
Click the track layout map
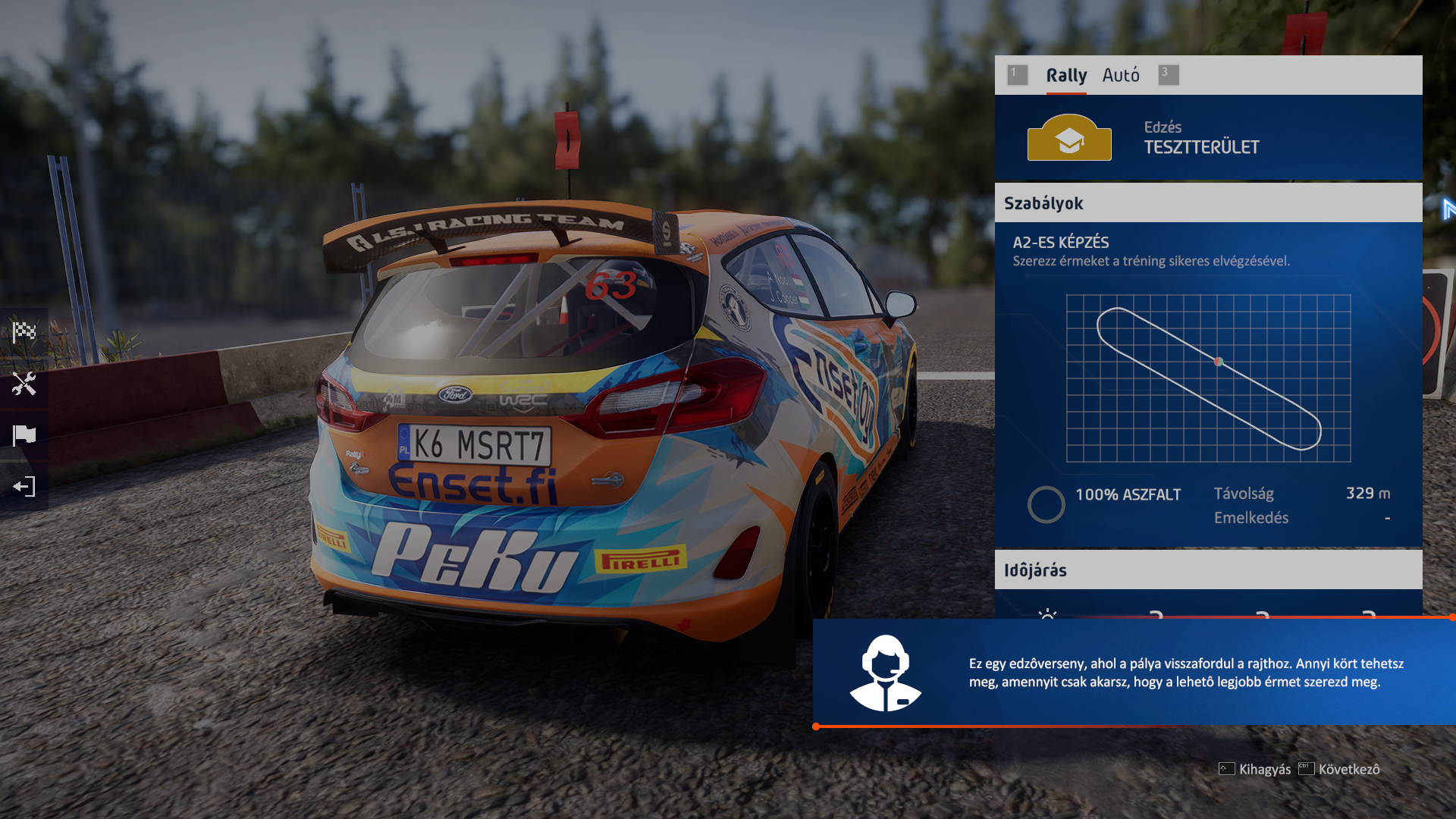[1208, 378]
